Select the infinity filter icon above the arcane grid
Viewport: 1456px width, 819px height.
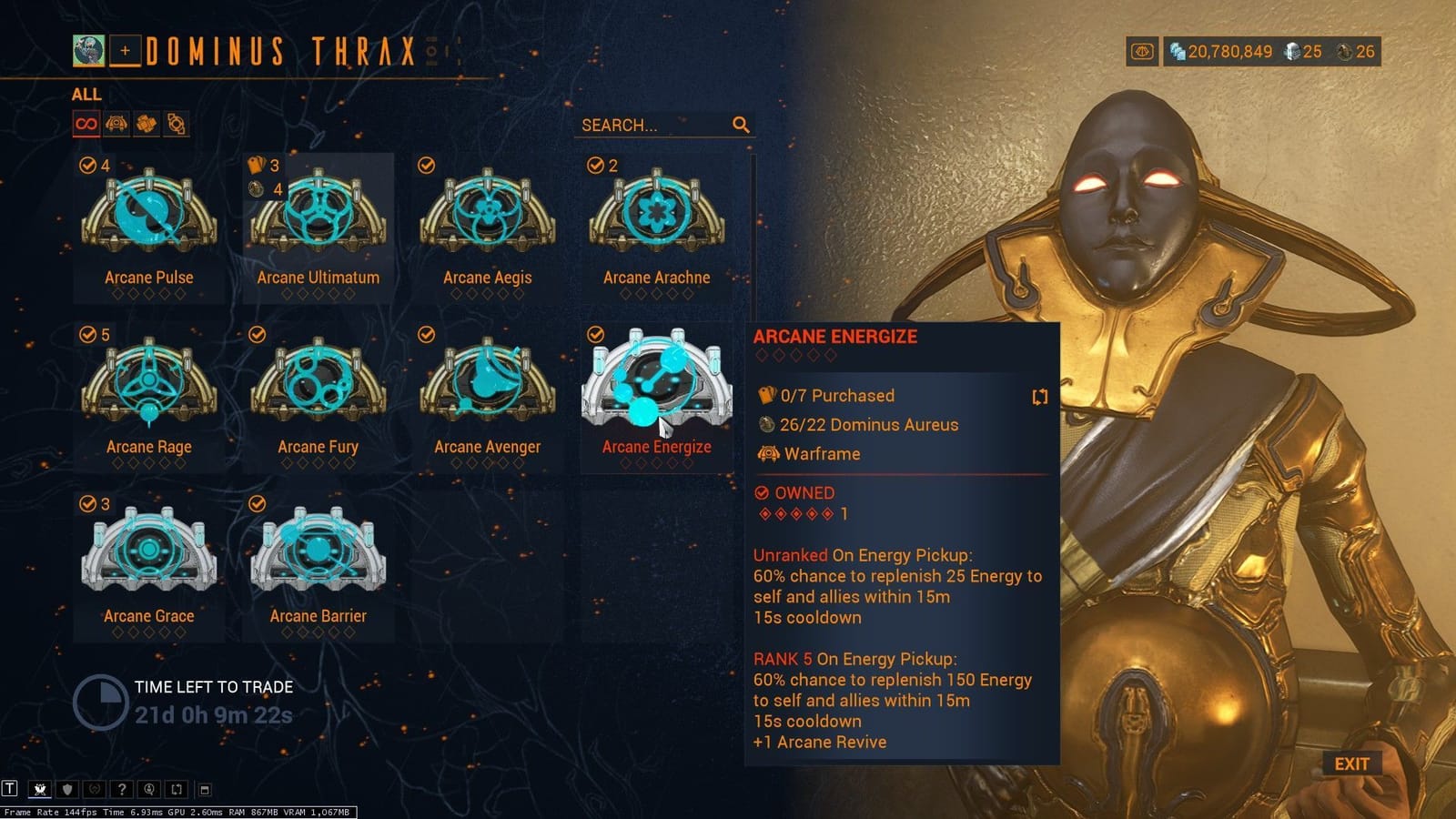(86, 125)
